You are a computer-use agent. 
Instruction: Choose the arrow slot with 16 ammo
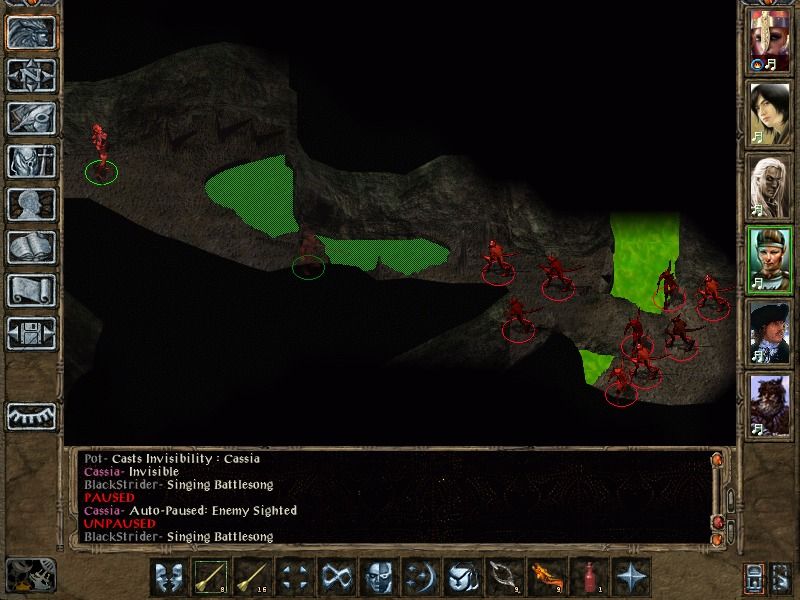pos(253,577)
